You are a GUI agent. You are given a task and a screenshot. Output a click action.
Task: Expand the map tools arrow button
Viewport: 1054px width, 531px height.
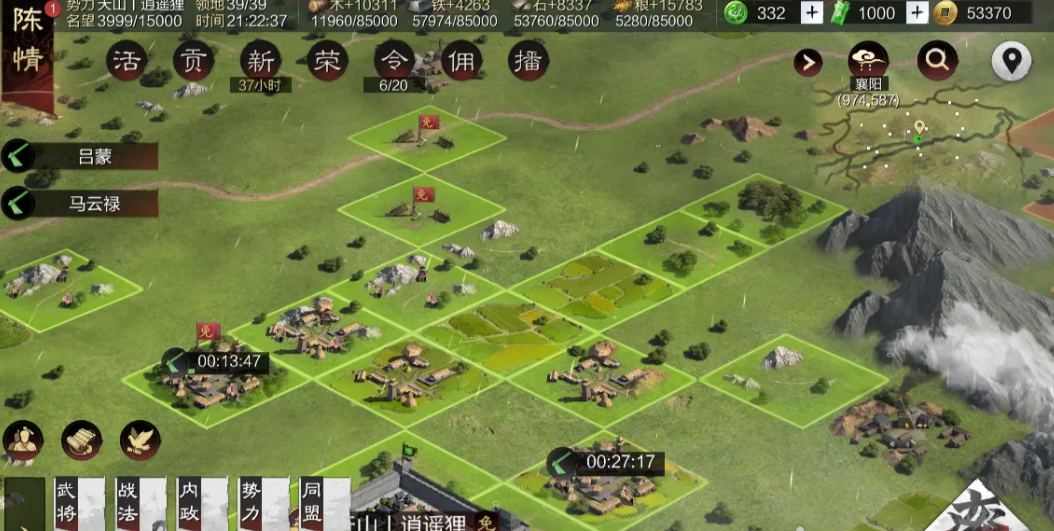pyautogui.click(x=808, y=63)
